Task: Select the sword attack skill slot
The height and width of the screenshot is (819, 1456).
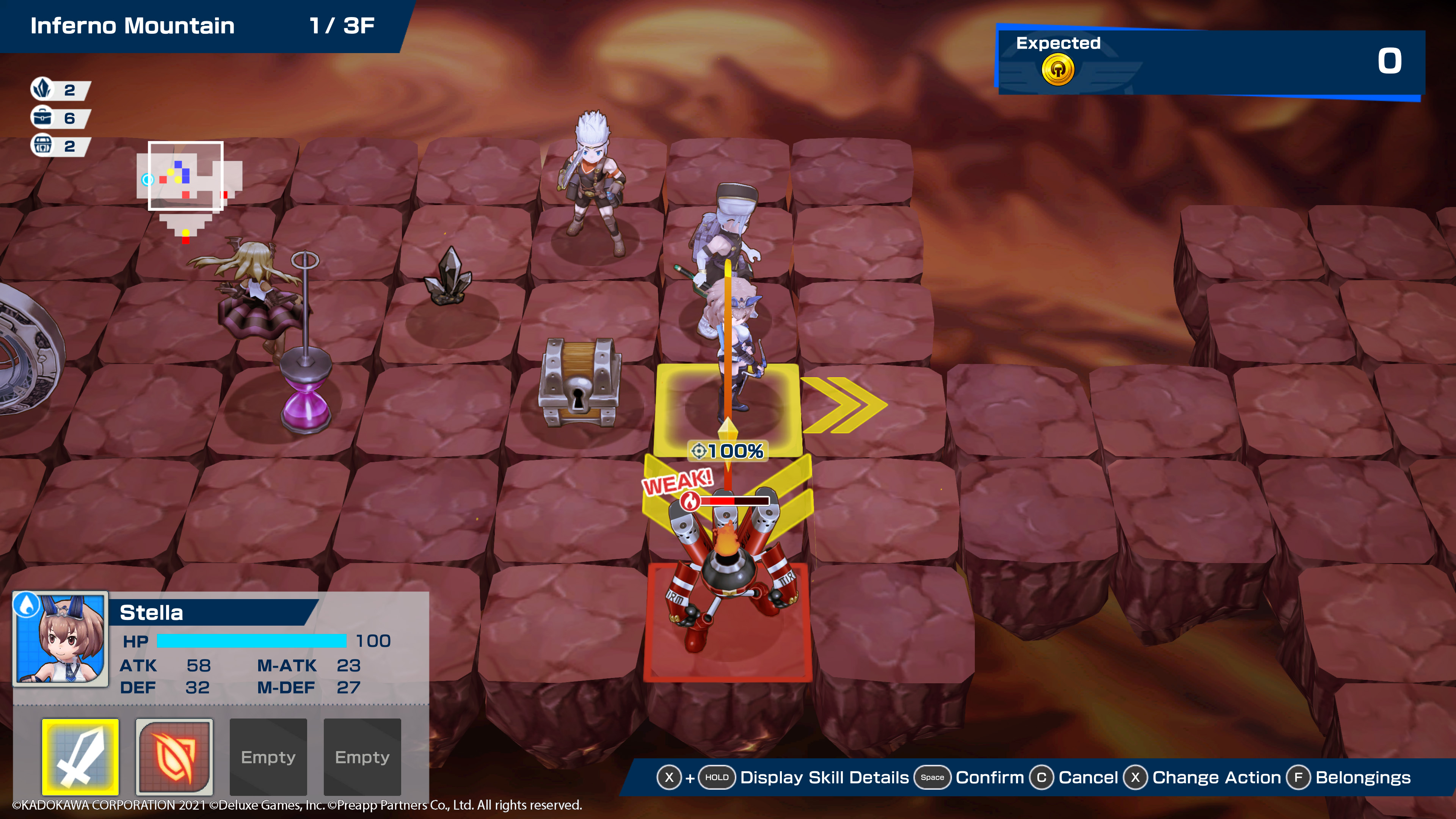Action: [x=80, y=756]
